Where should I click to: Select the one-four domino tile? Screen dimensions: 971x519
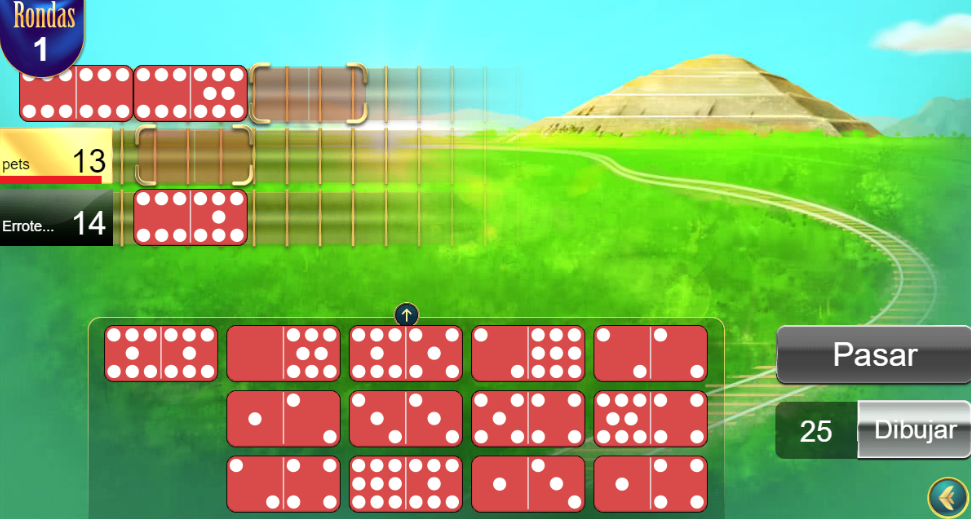tap(650, 484)
